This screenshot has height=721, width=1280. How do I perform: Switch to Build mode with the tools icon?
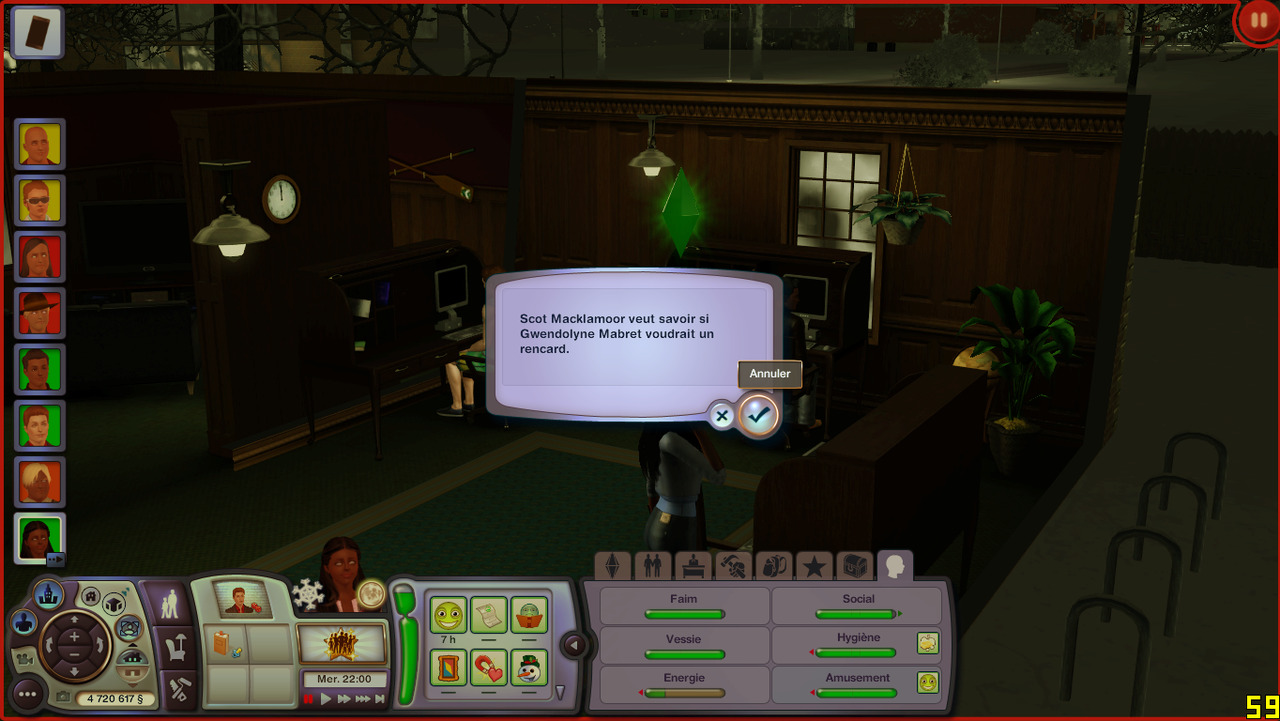(181, 689)
